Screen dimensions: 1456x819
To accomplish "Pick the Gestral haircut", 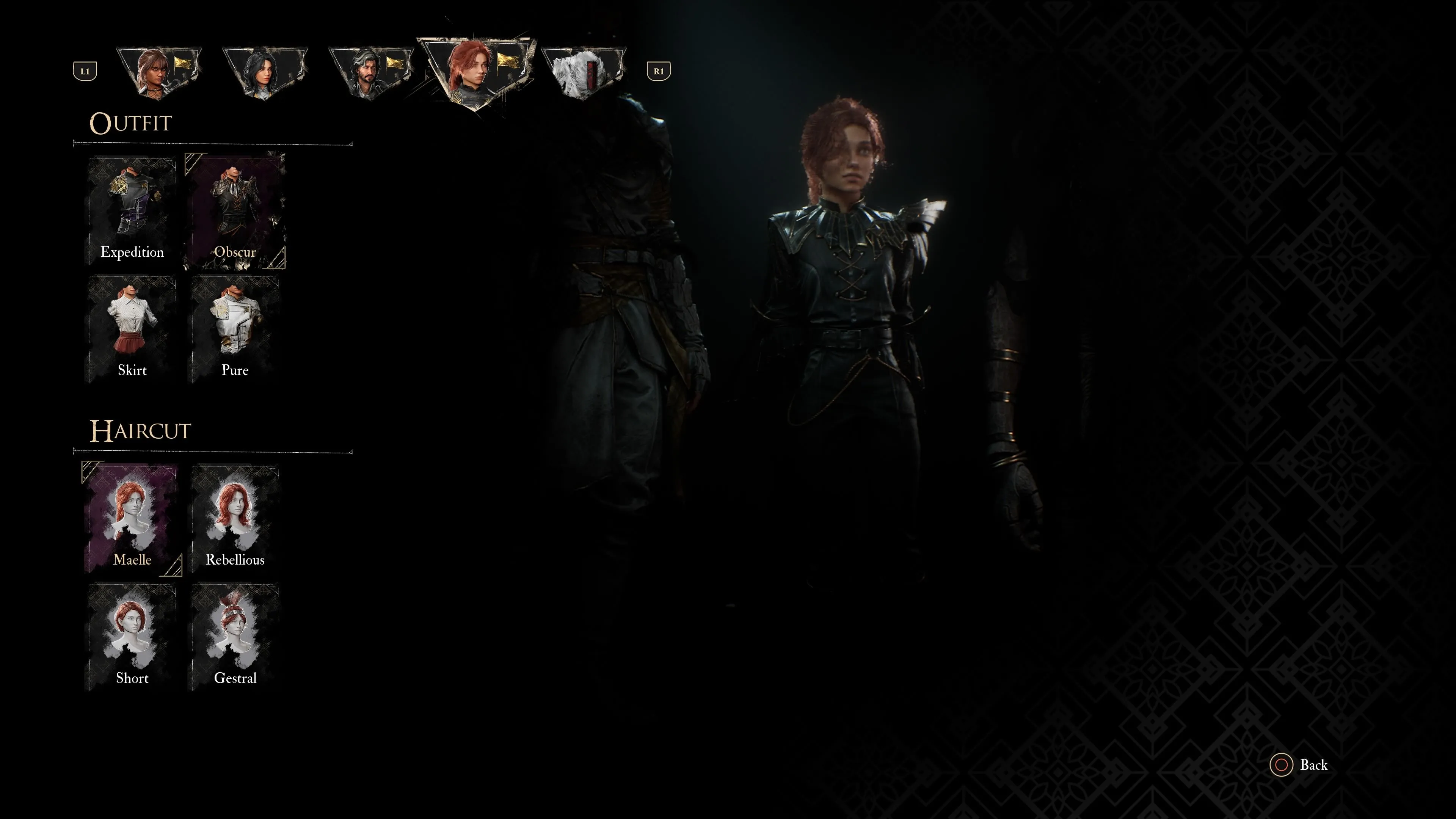I will point(235,637).
